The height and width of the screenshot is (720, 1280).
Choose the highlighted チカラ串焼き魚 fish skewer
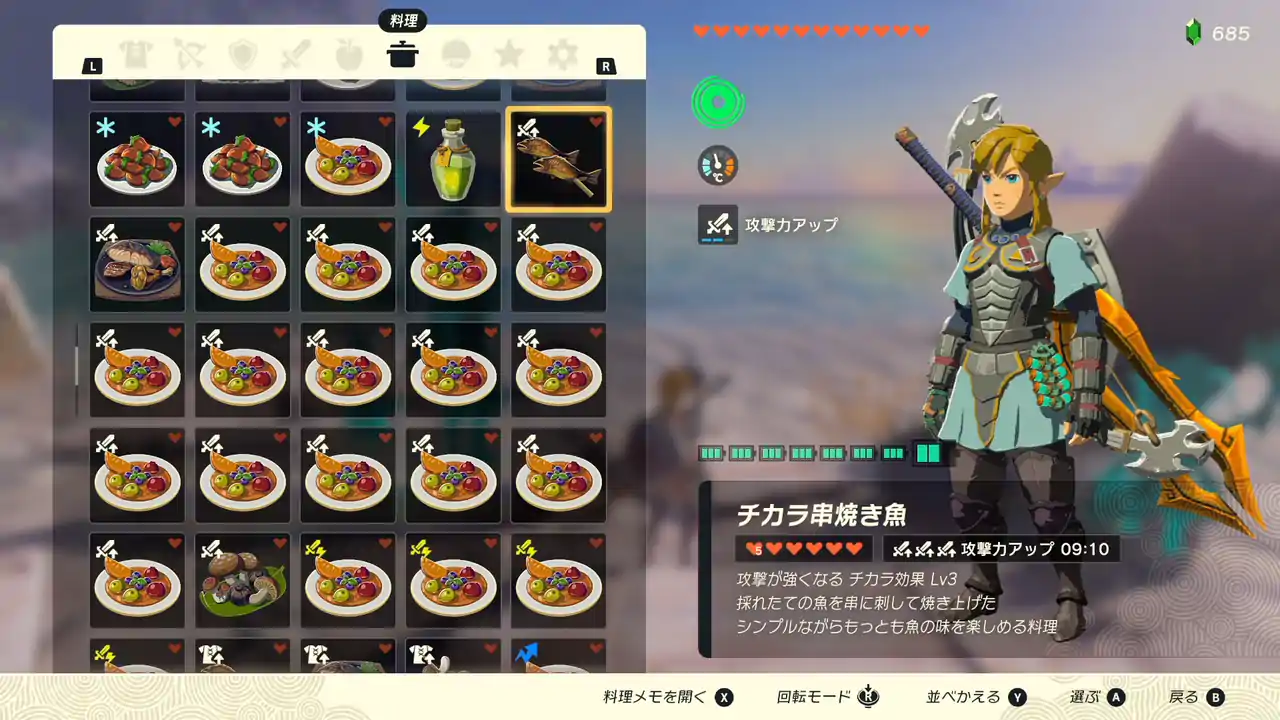pos(559,160)
